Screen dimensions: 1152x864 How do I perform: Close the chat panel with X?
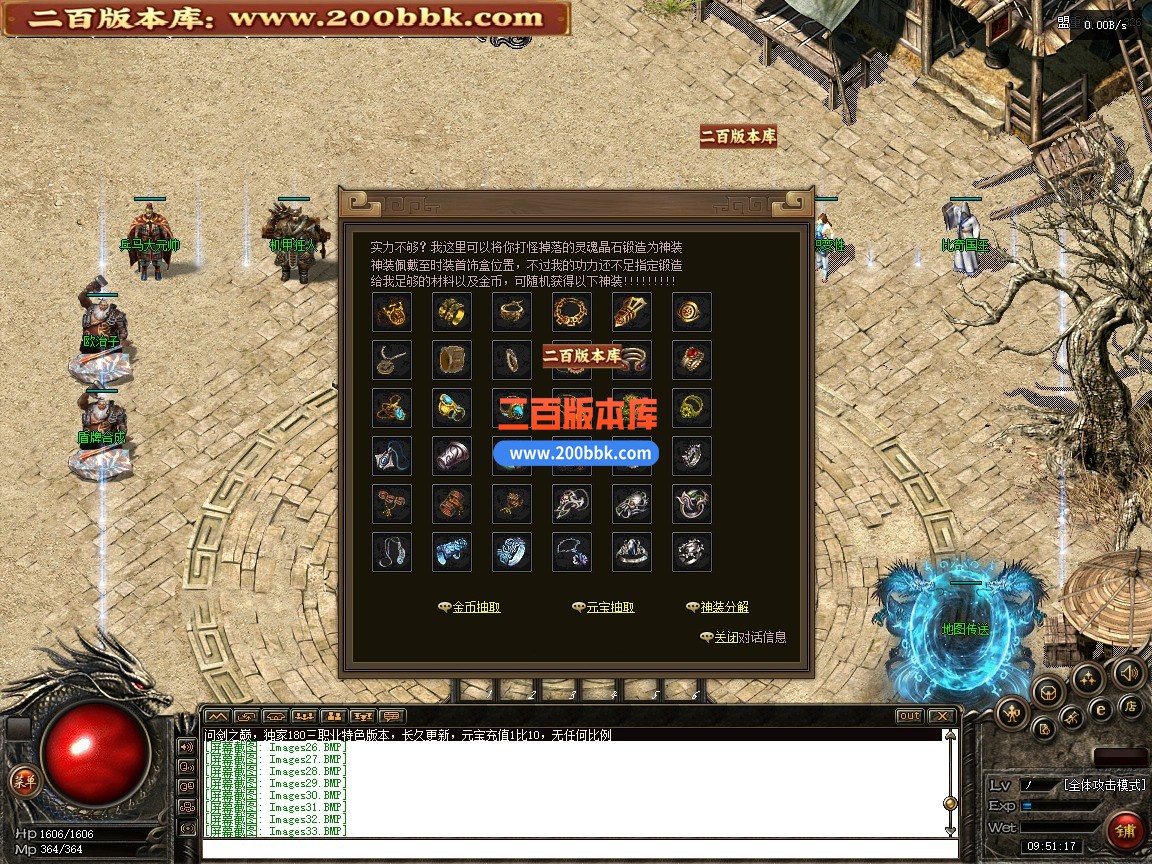click(941, 716)
